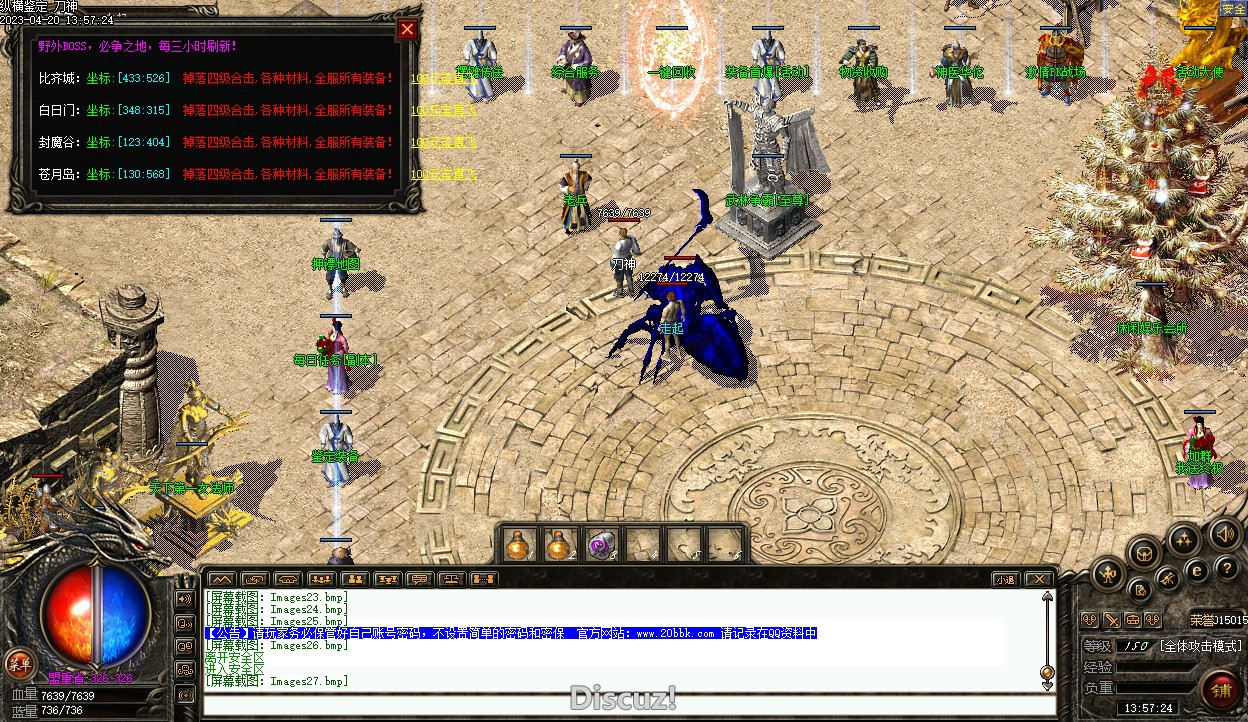Click the round 'e' icon button
This screenshot has width=1248, height=722.
pyautogui.click(x=1196, y=572)
